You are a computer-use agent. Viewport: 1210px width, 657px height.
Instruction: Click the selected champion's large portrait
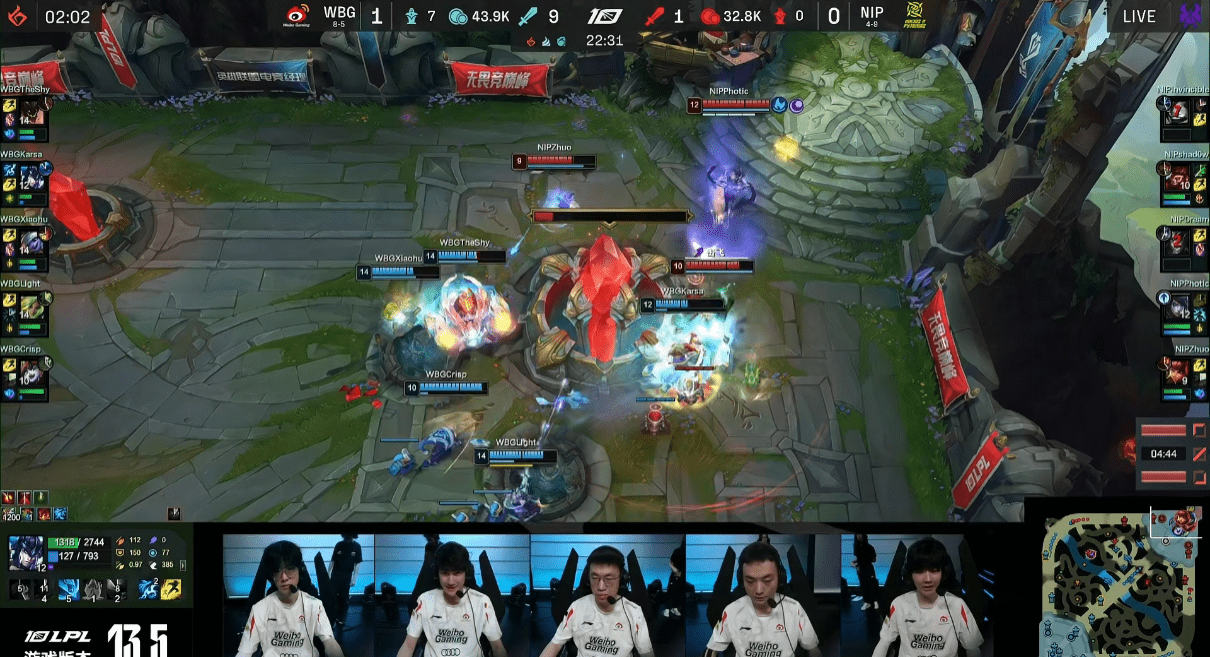click(24, 553)
